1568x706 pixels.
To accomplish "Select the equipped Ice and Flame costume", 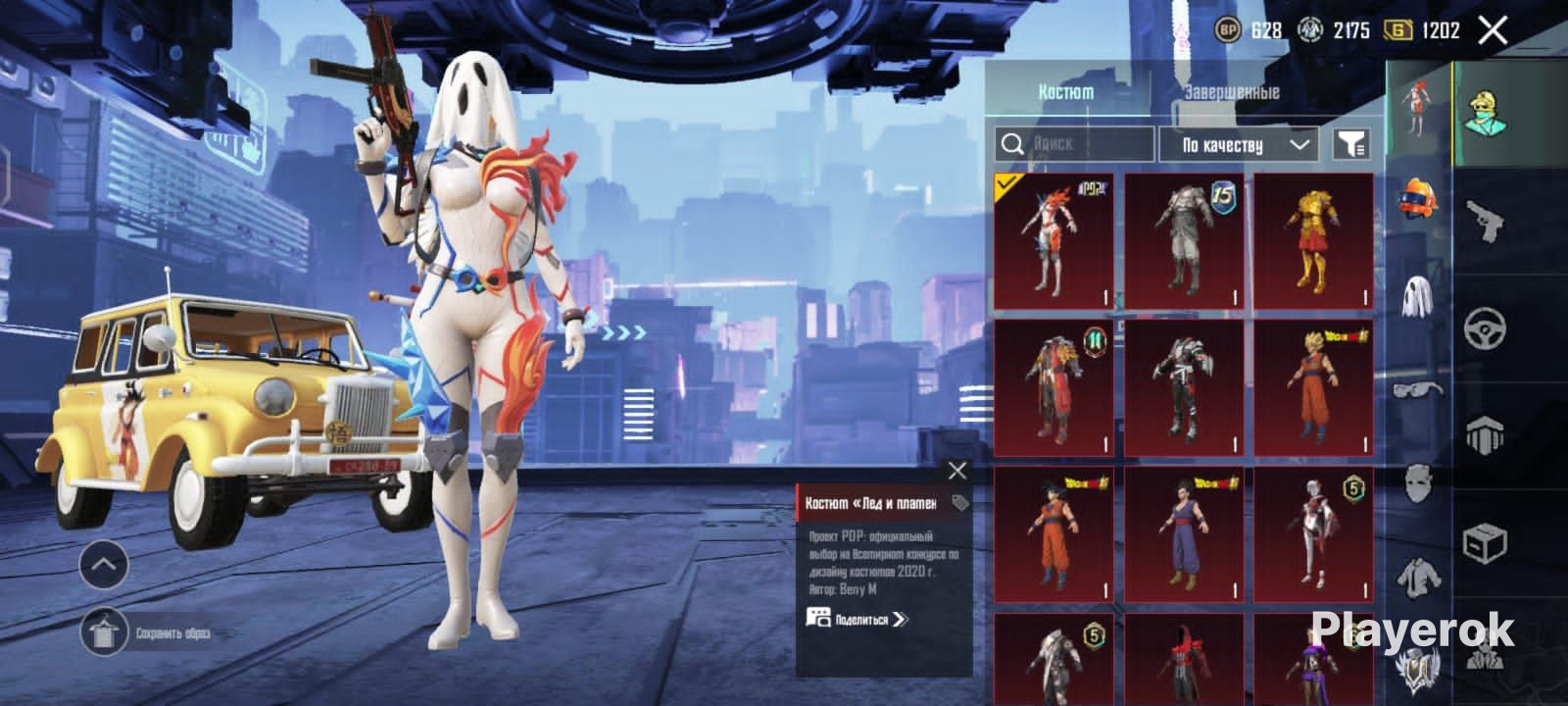I will pyautogui.click(x=1053, y=240).
